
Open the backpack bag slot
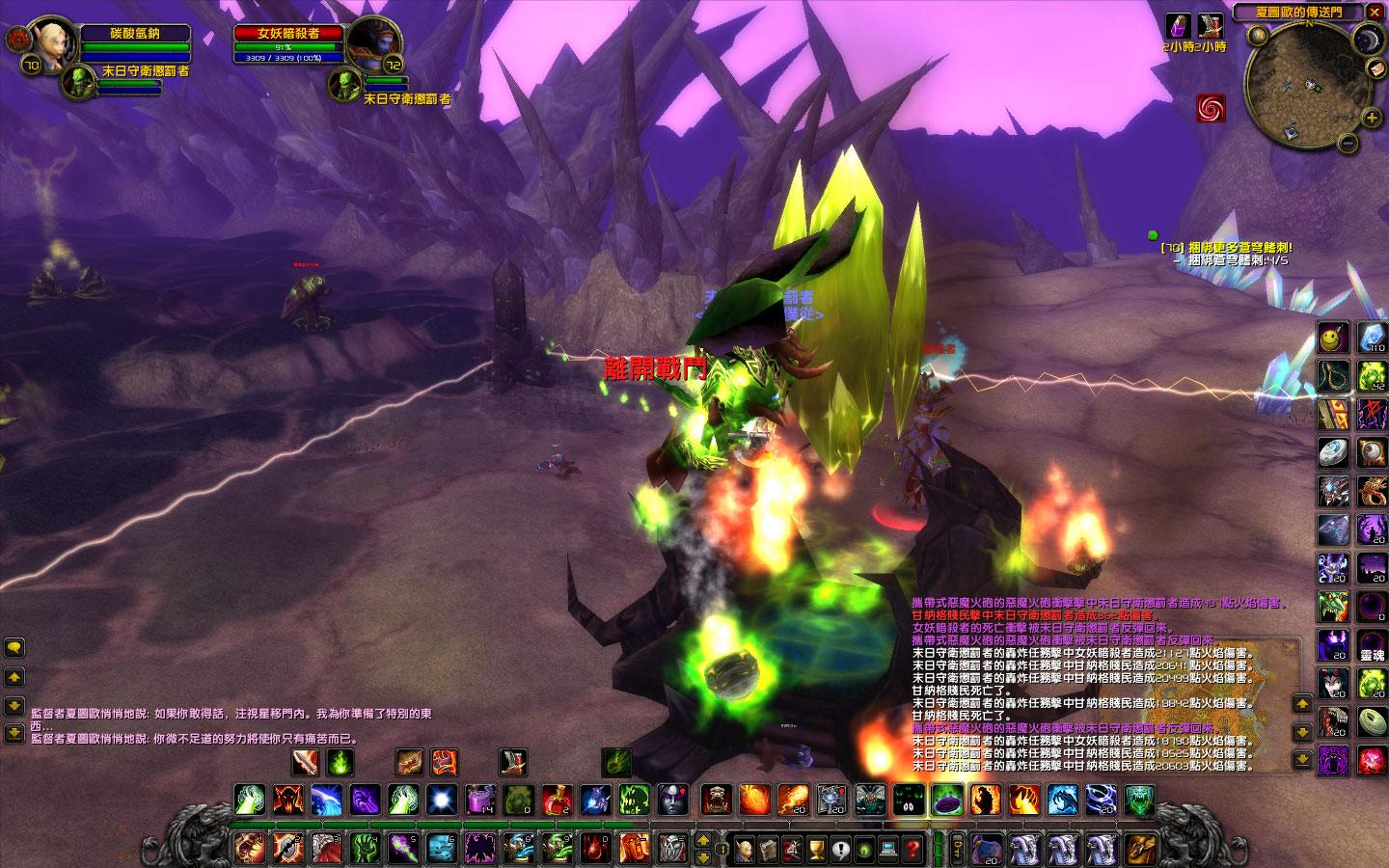pyautogui.click(x=1141, y=849)
